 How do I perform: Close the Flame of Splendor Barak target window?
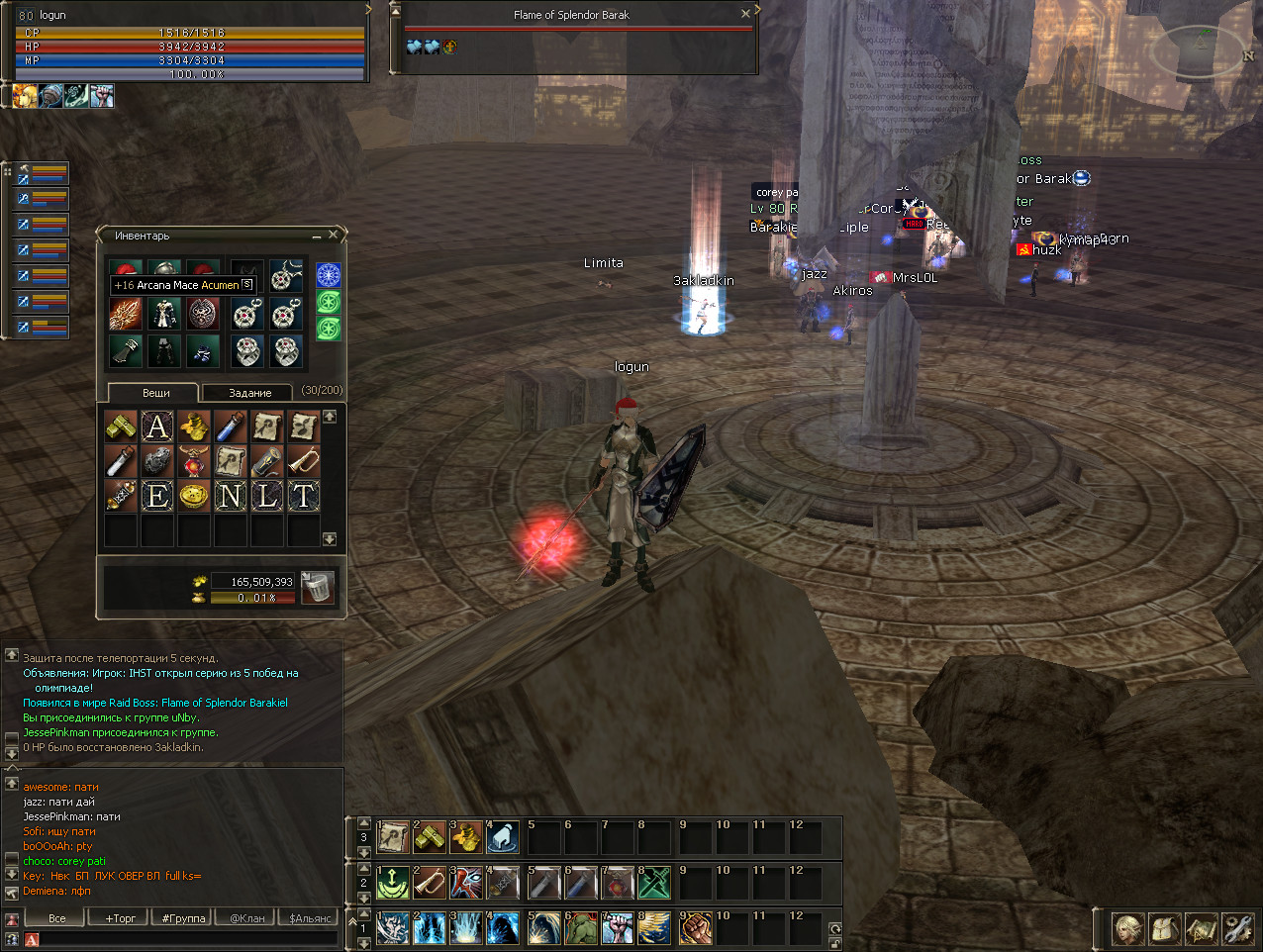[745, 14]
